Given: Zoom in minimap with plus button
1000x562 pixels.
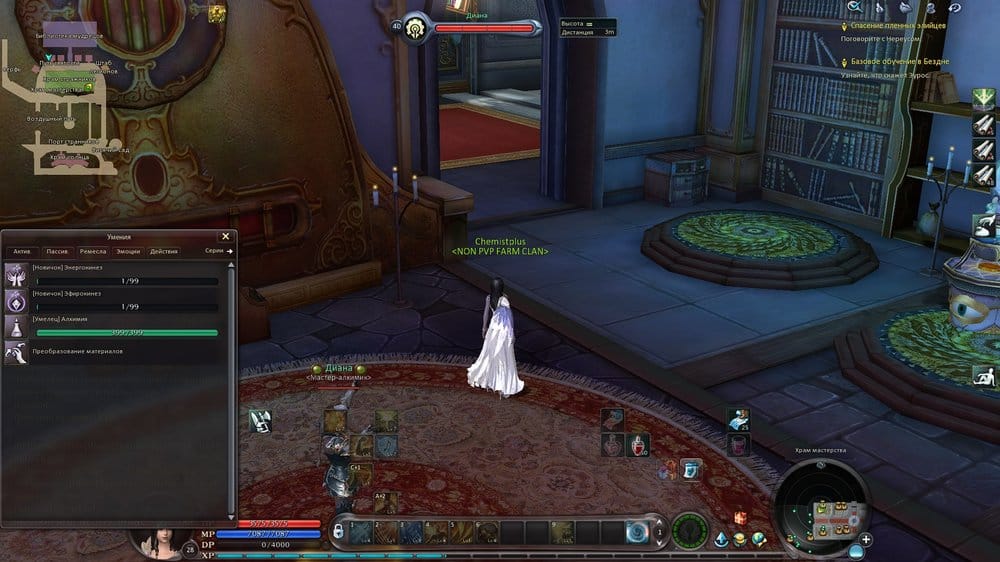Looking at the screenshot, I should tap(866, 539).
